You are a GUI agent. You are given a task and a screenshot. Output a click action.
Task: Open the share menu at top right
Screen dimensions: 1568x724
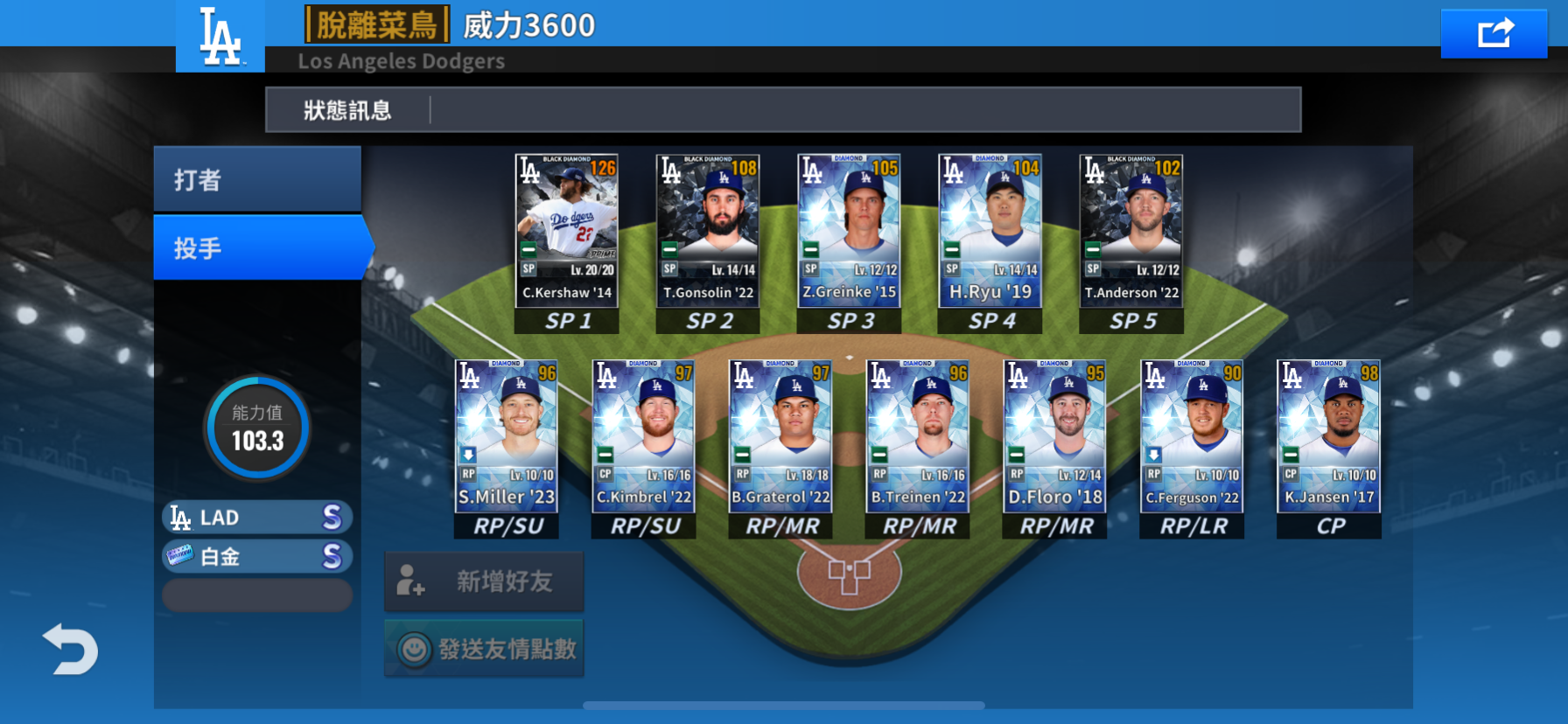tap(1494, 32)
